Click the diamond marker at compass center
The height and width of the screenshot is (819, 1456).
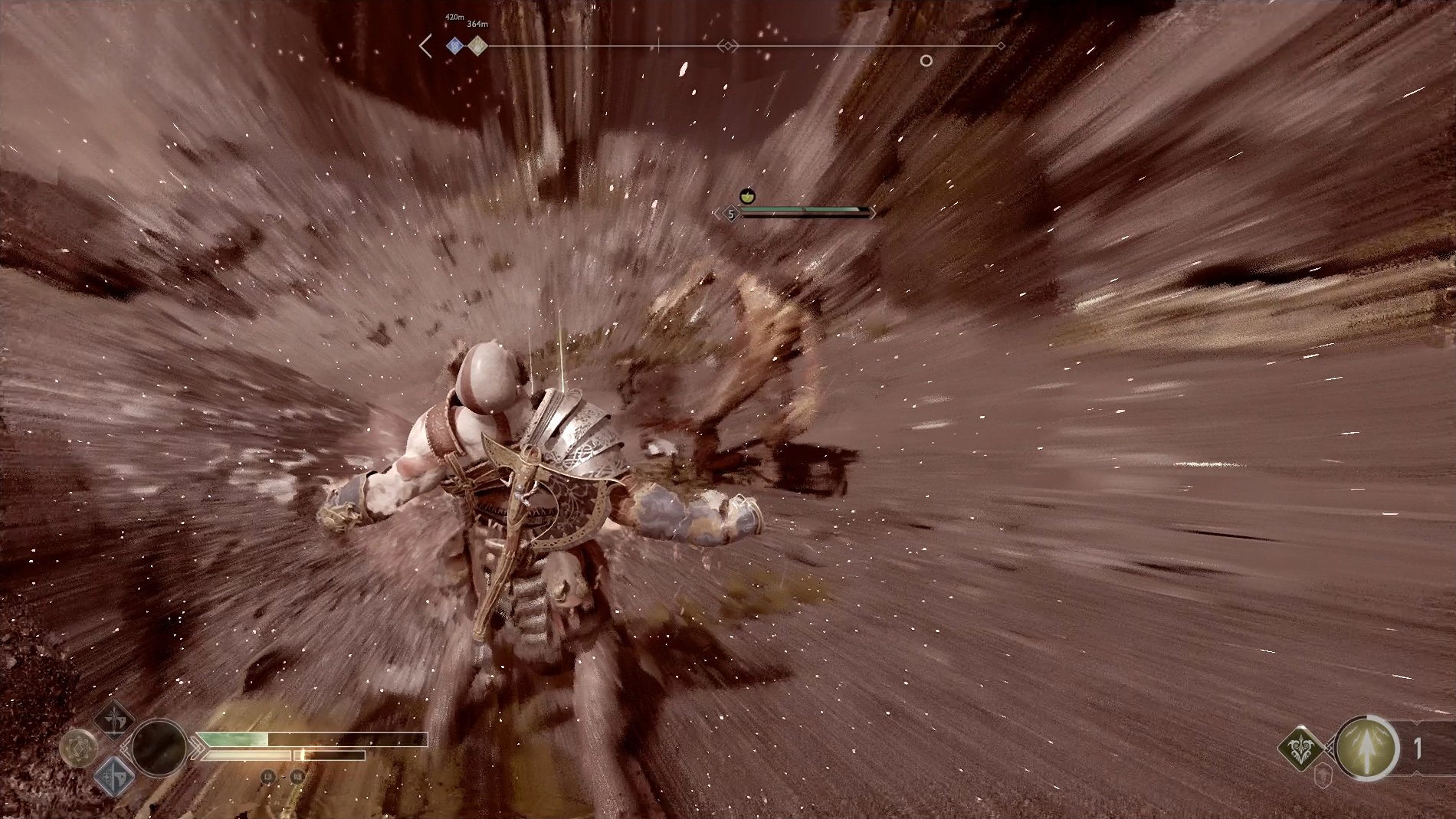coord(726,45)
